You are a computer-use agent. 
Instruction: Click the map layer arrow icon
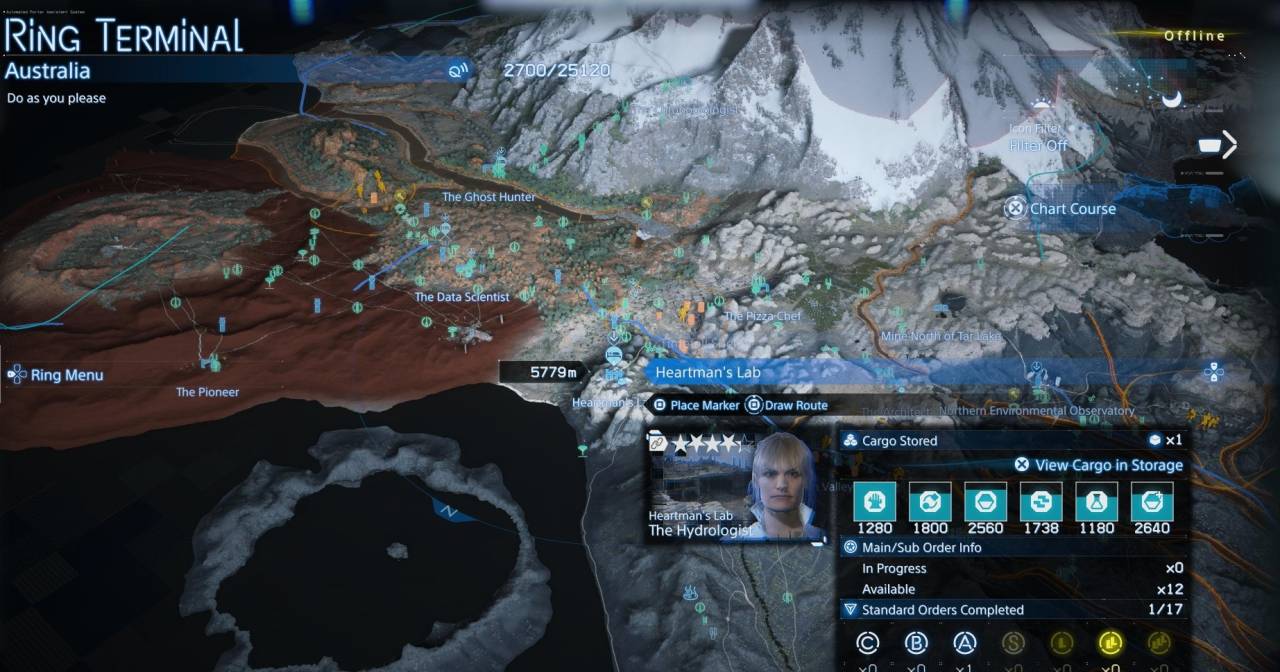(x=1218, y=146)
